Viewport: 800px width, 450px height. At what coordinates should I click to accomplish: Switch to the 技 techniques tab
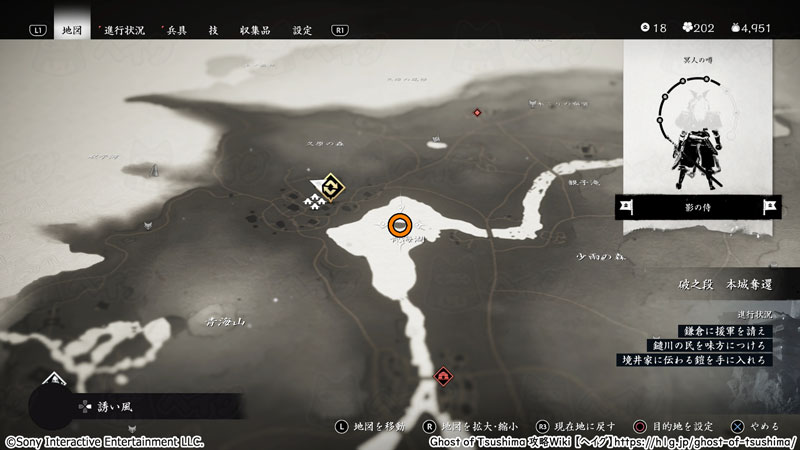tap(214, 30)
